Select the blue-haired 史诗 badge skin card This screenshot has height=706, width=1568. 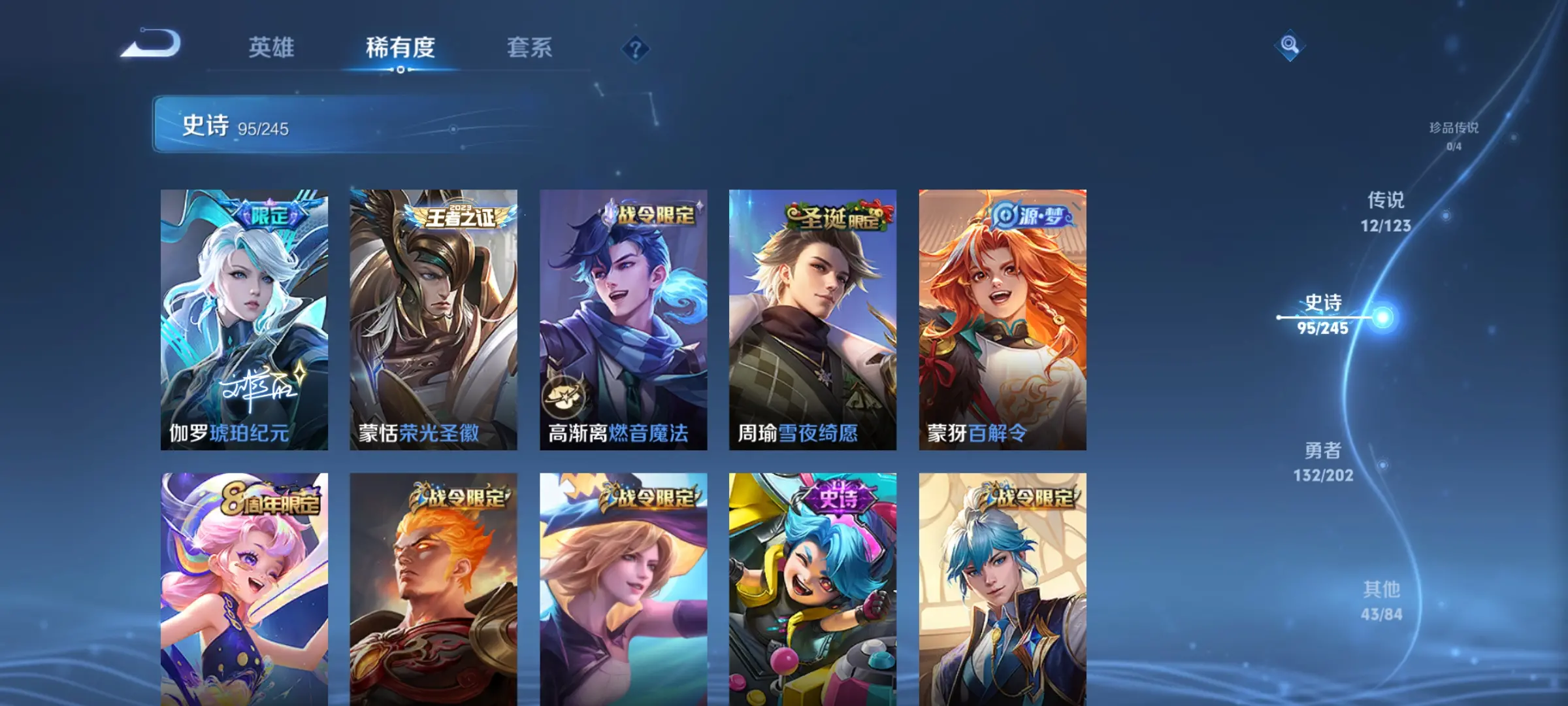click(x=813, y=588)
